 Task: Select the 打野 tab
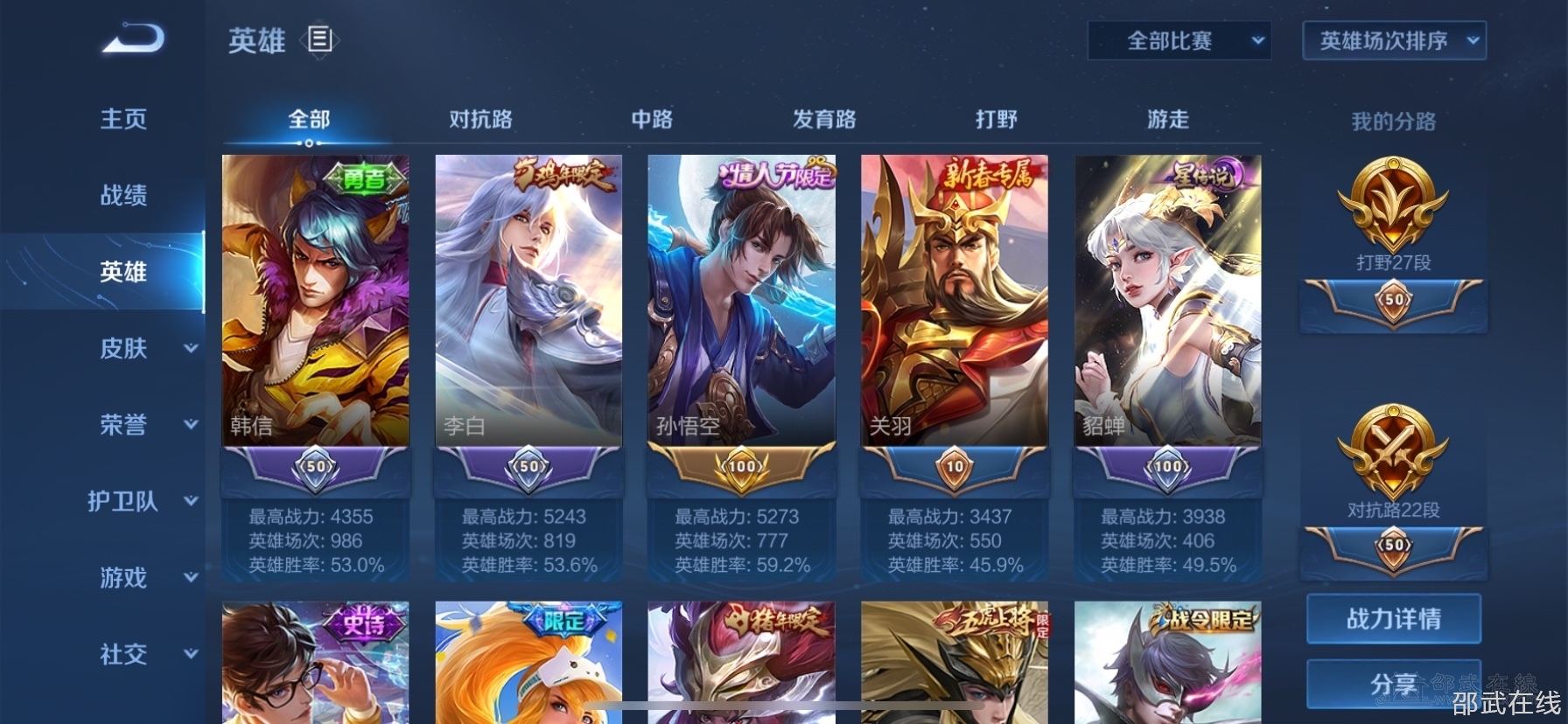click(x=997, y=119)
